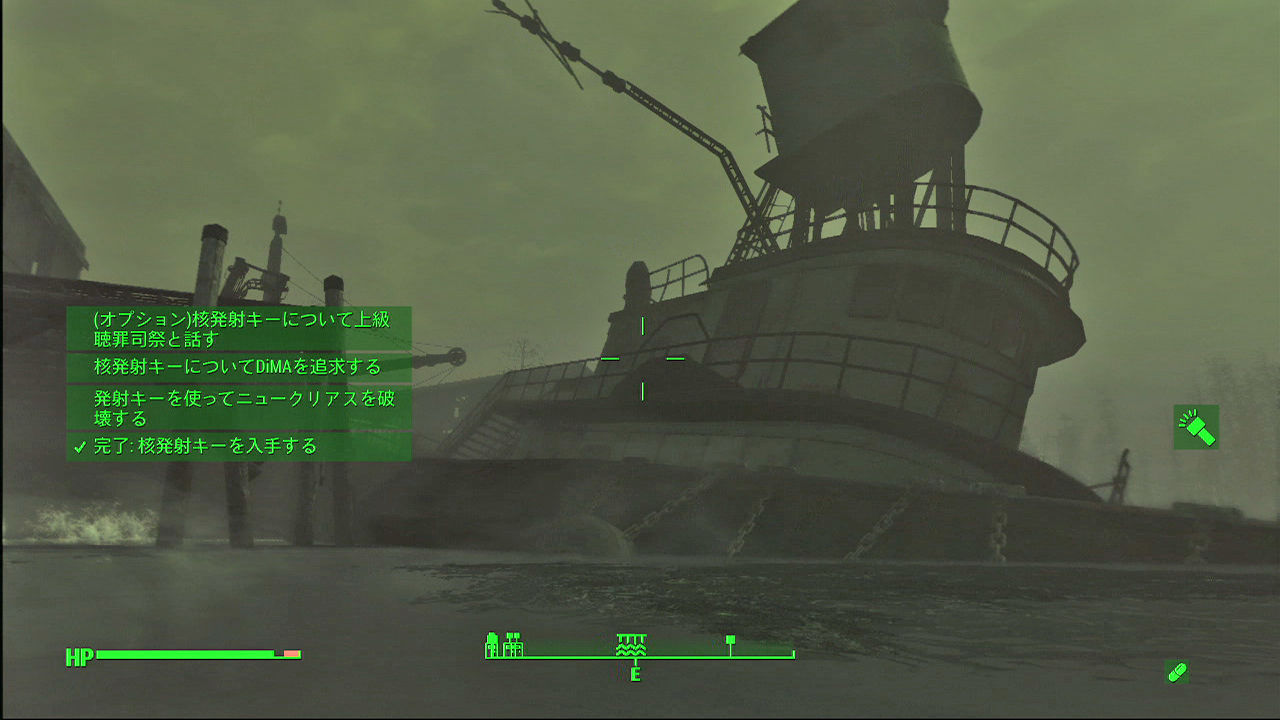The image size is (1280, 720).
Task: Select the wharf marker above the E
Action: coord(630,645)
